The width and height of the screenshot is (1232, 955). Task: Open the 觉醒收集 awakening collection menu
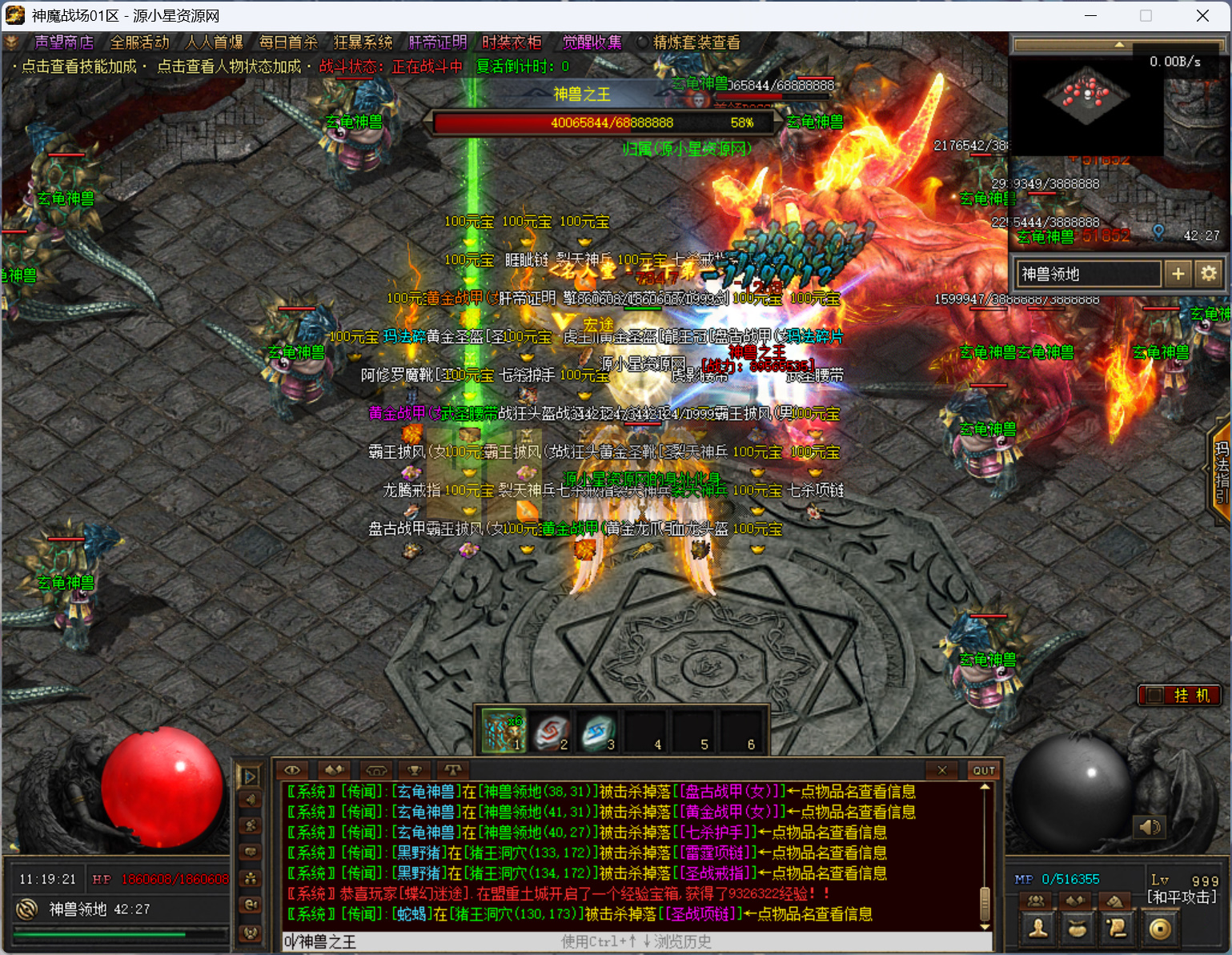point(592,42)
